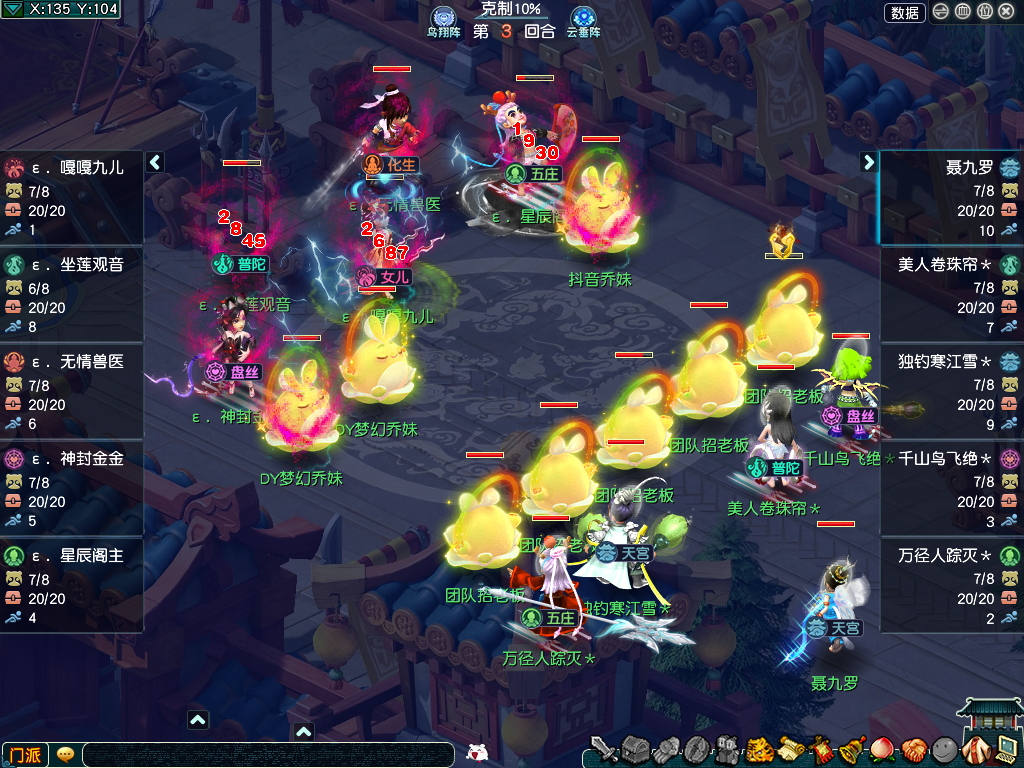Open the speech bubble chat icon

click(65, 755)
